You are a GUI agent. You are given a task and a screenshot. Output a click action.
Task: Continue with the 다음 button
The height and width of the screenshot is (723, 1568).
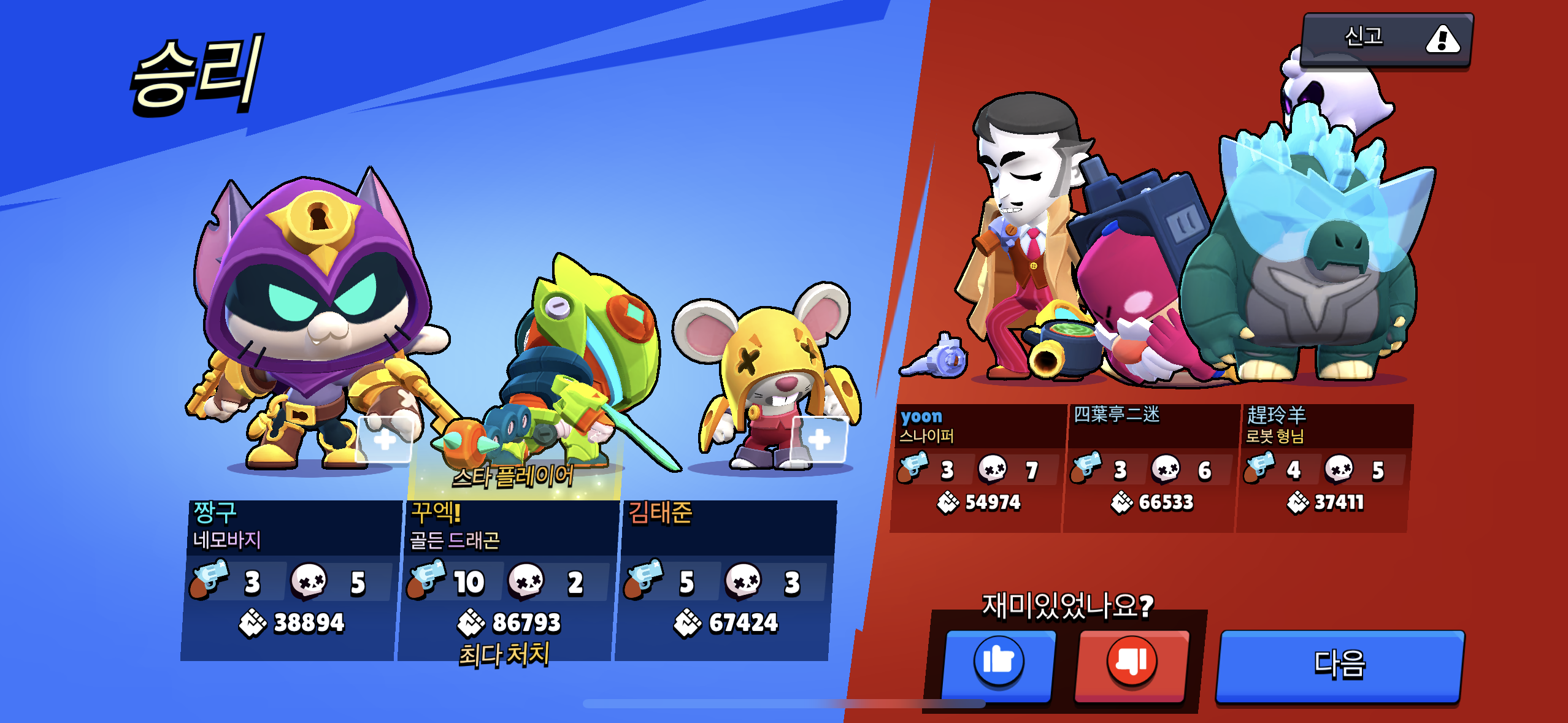(1339, 665)
